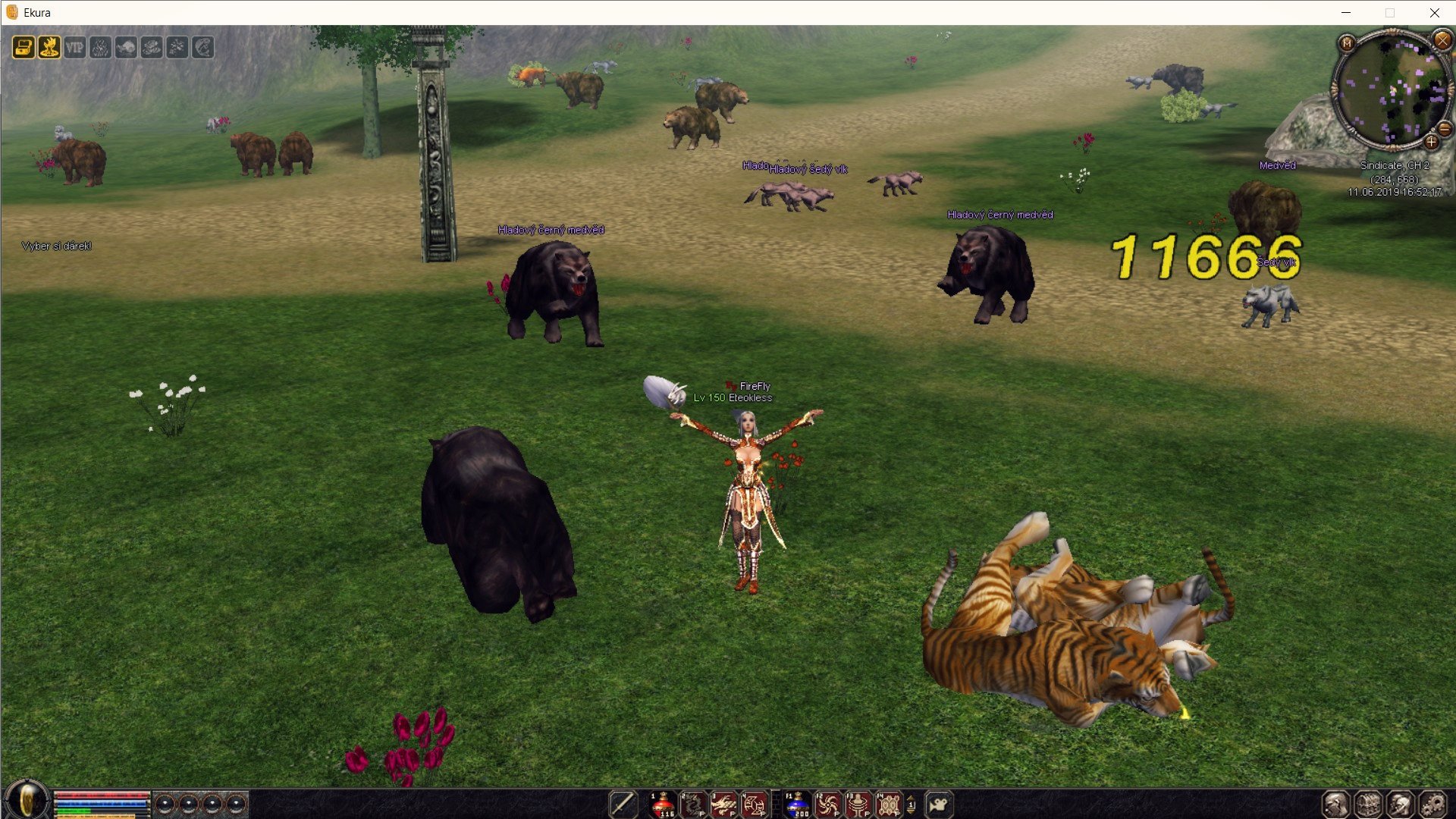Zoom in the minimap with the plus button

click(x=1431, y=142)
